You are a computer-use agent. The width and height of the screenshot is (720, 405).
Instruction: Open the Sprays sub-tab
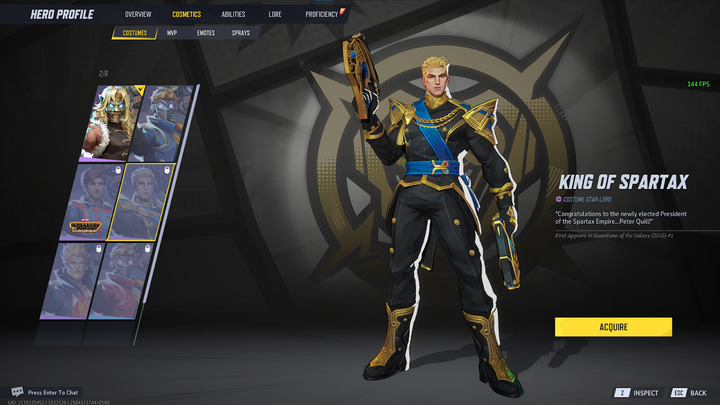241,33
